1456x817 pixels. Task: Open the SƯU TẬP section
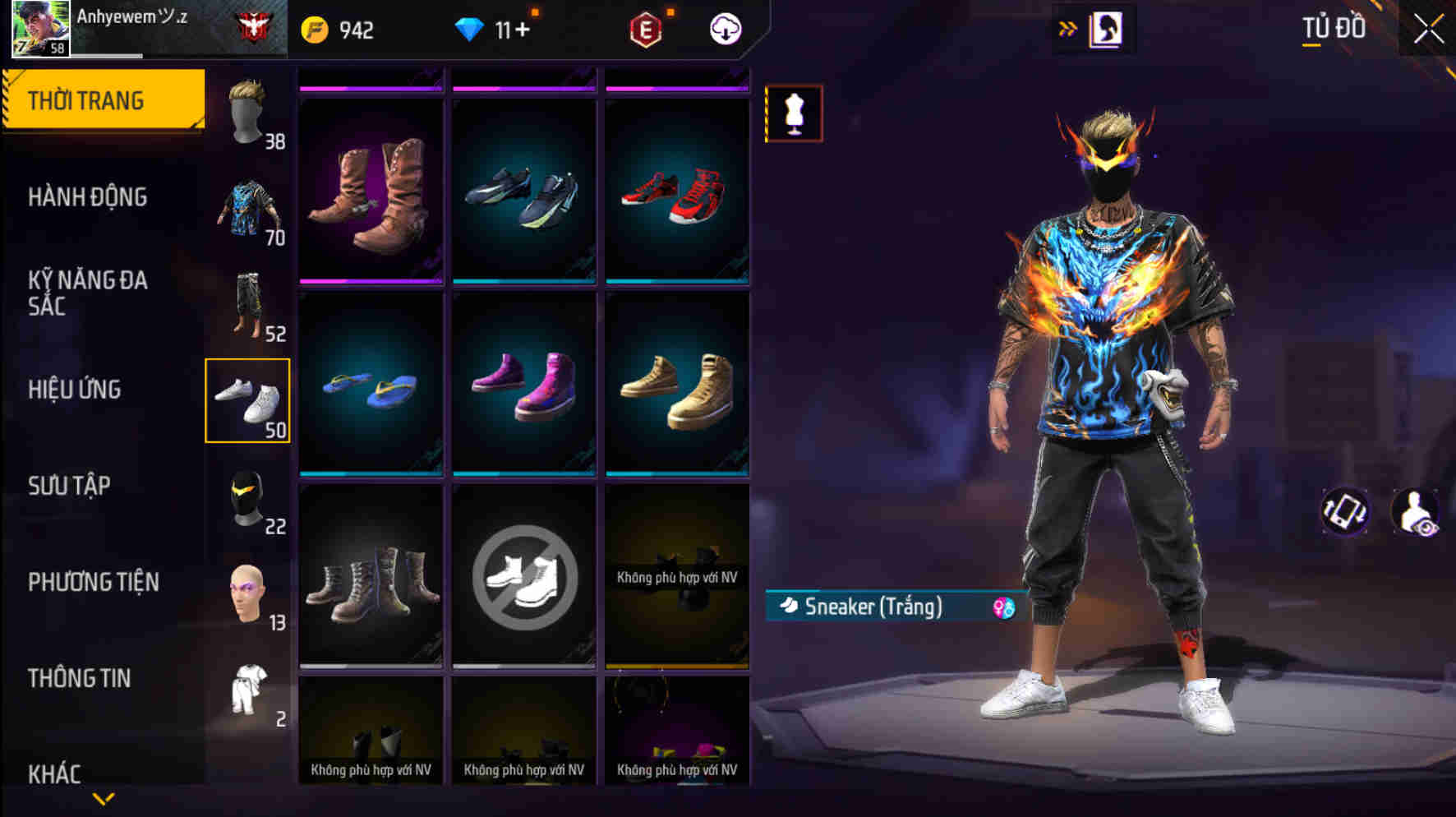(71, 487)
